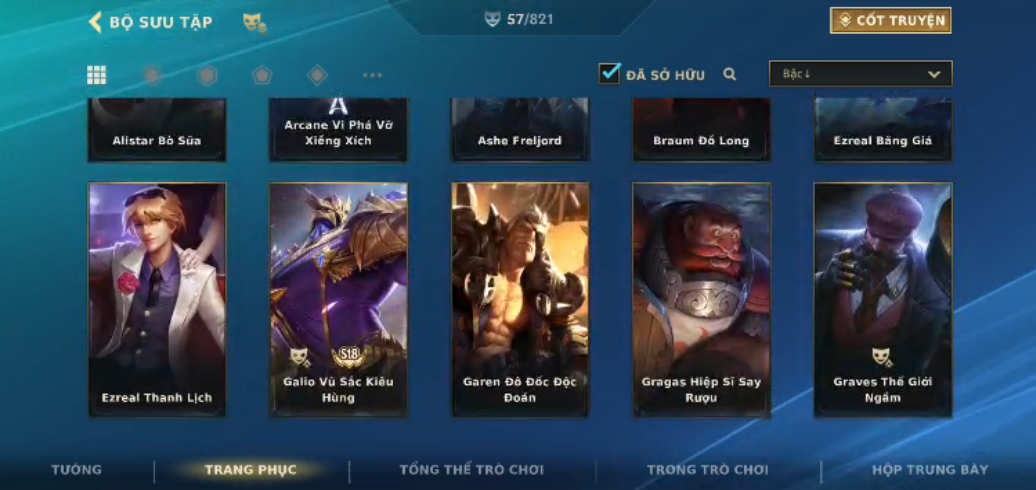The height and width of the screenshot is (490, 1036).
Task: Select the grid all-skins filter icon
Action: (97, 75)
